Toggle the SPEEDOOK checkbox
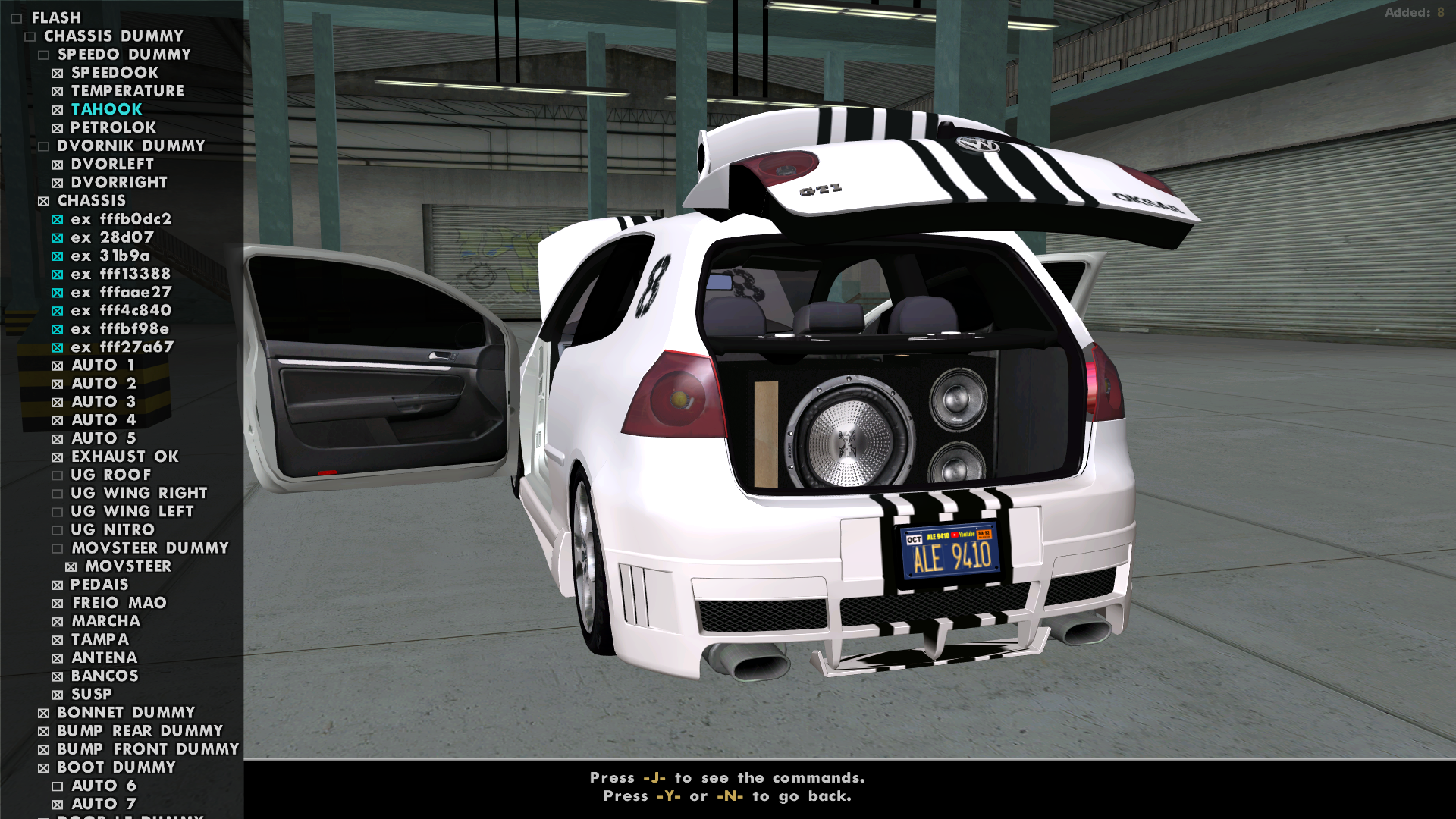 pyautogui.click(x=59, y=72)
